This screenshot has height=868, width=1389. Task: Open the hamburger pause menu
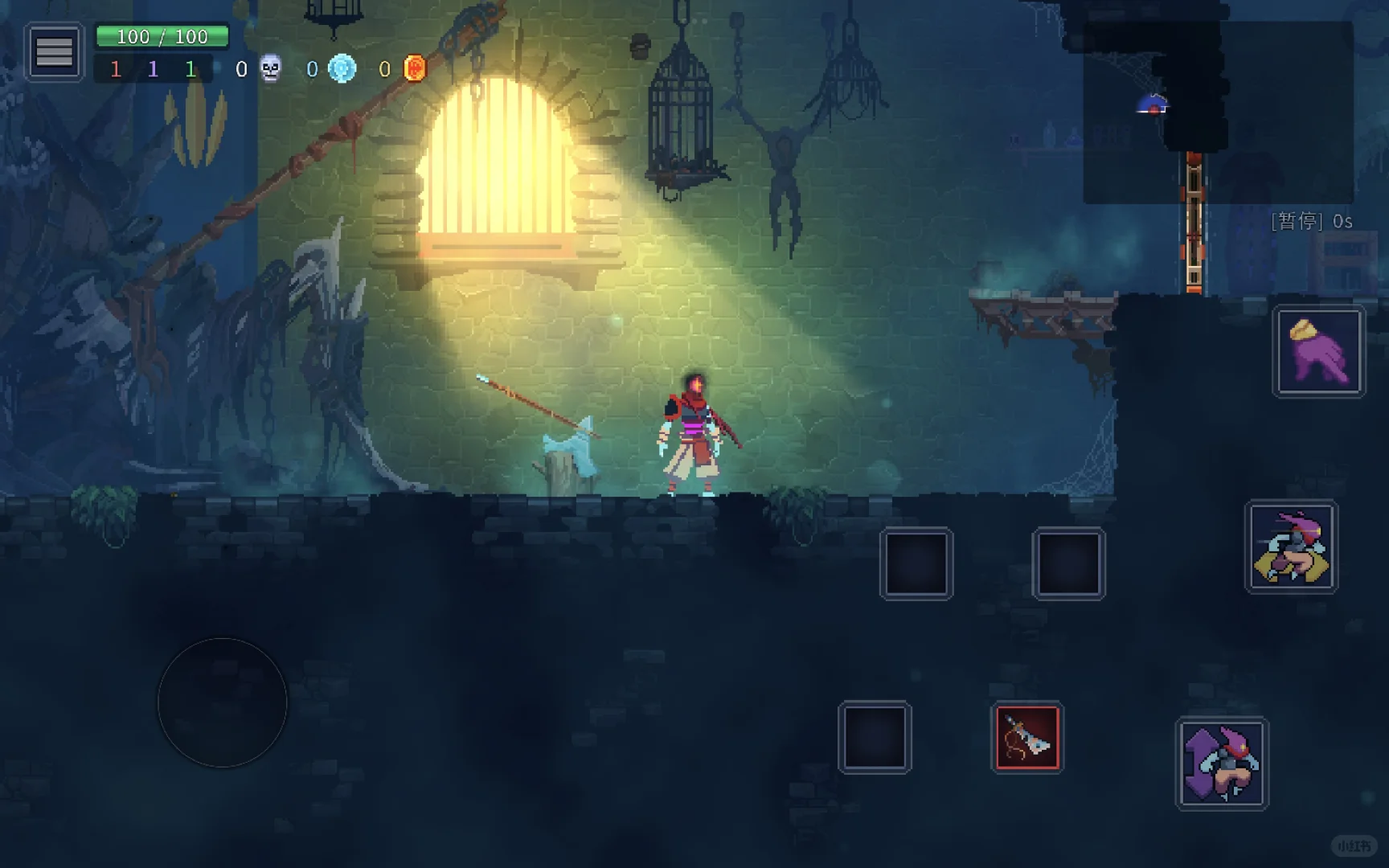click(x=54, y=52)
